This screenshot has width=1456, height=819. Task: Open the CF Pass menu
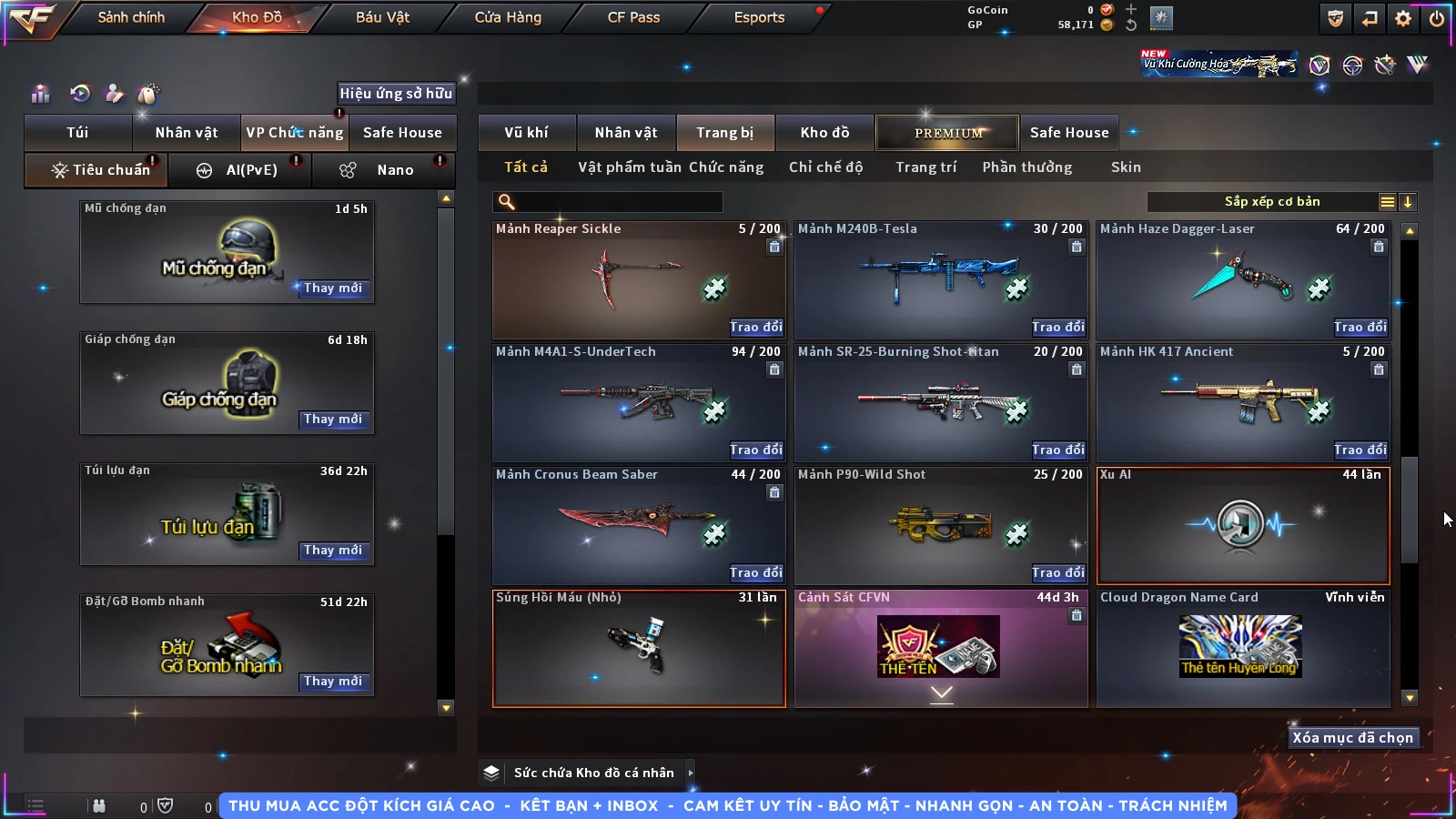(633, 17)
